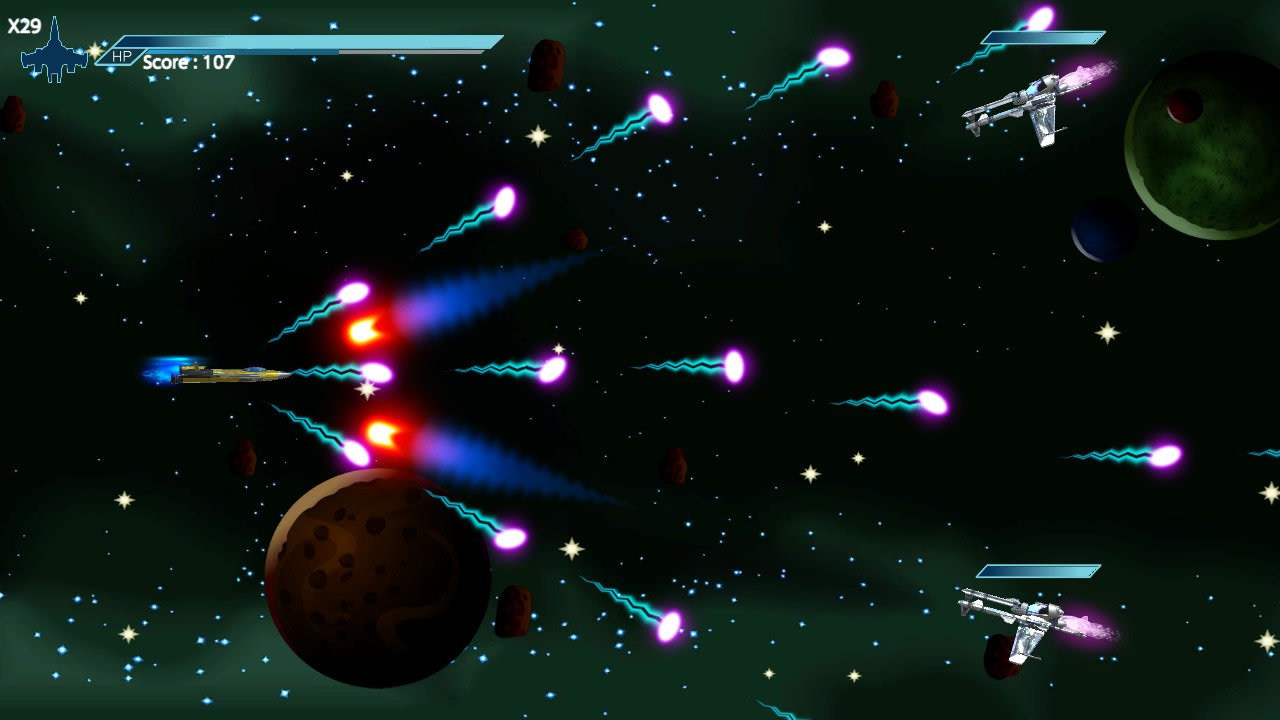Image resolution: width=1280 pixels, height=720 pixels.
Task: Click the red missile above the player ship
Action: 365,330
